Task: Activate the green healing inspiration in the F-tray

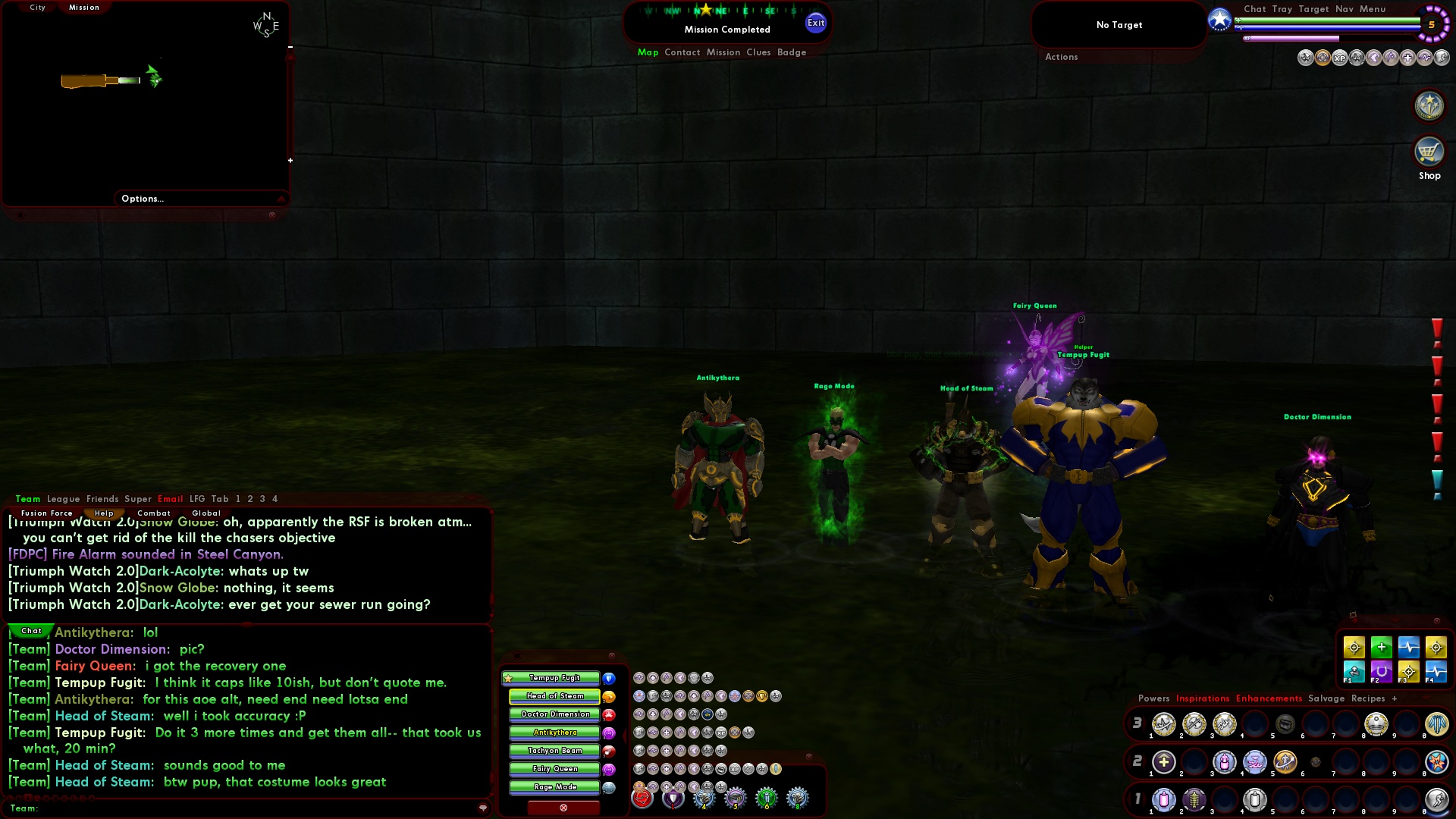Action: pyautogui.click(x=1382, y=647)
